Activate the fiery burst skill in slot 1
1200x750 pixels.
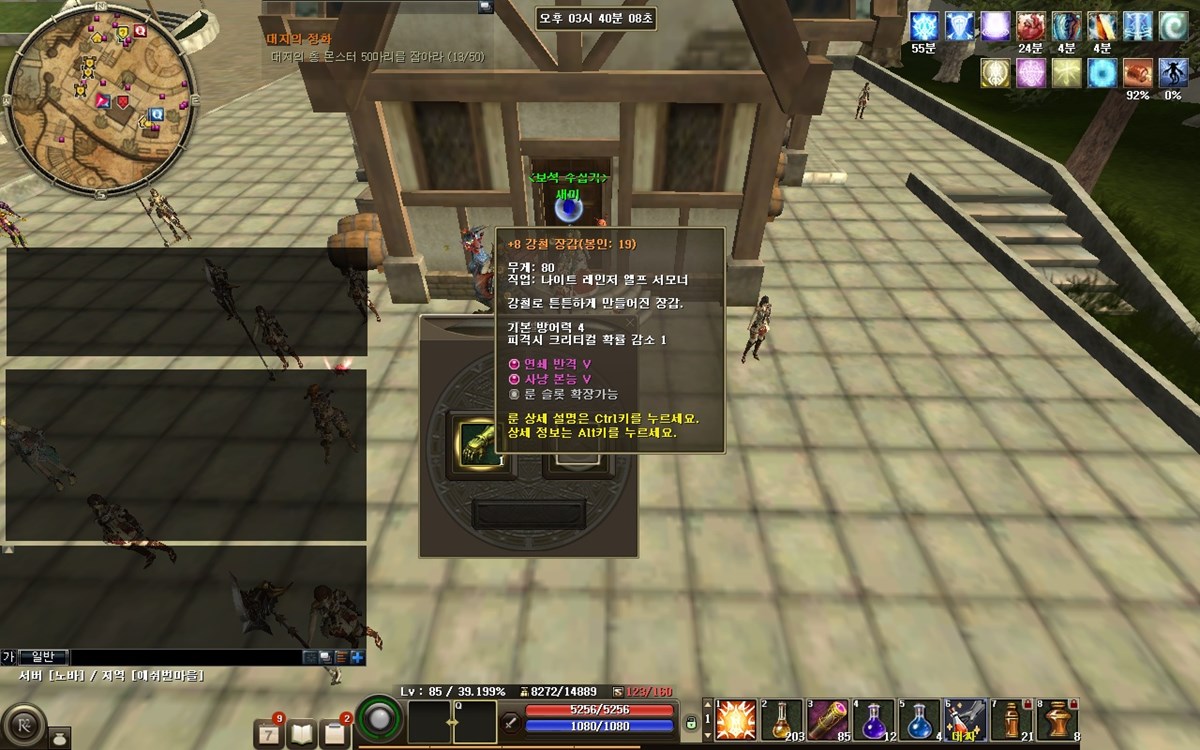coord(735,720)
